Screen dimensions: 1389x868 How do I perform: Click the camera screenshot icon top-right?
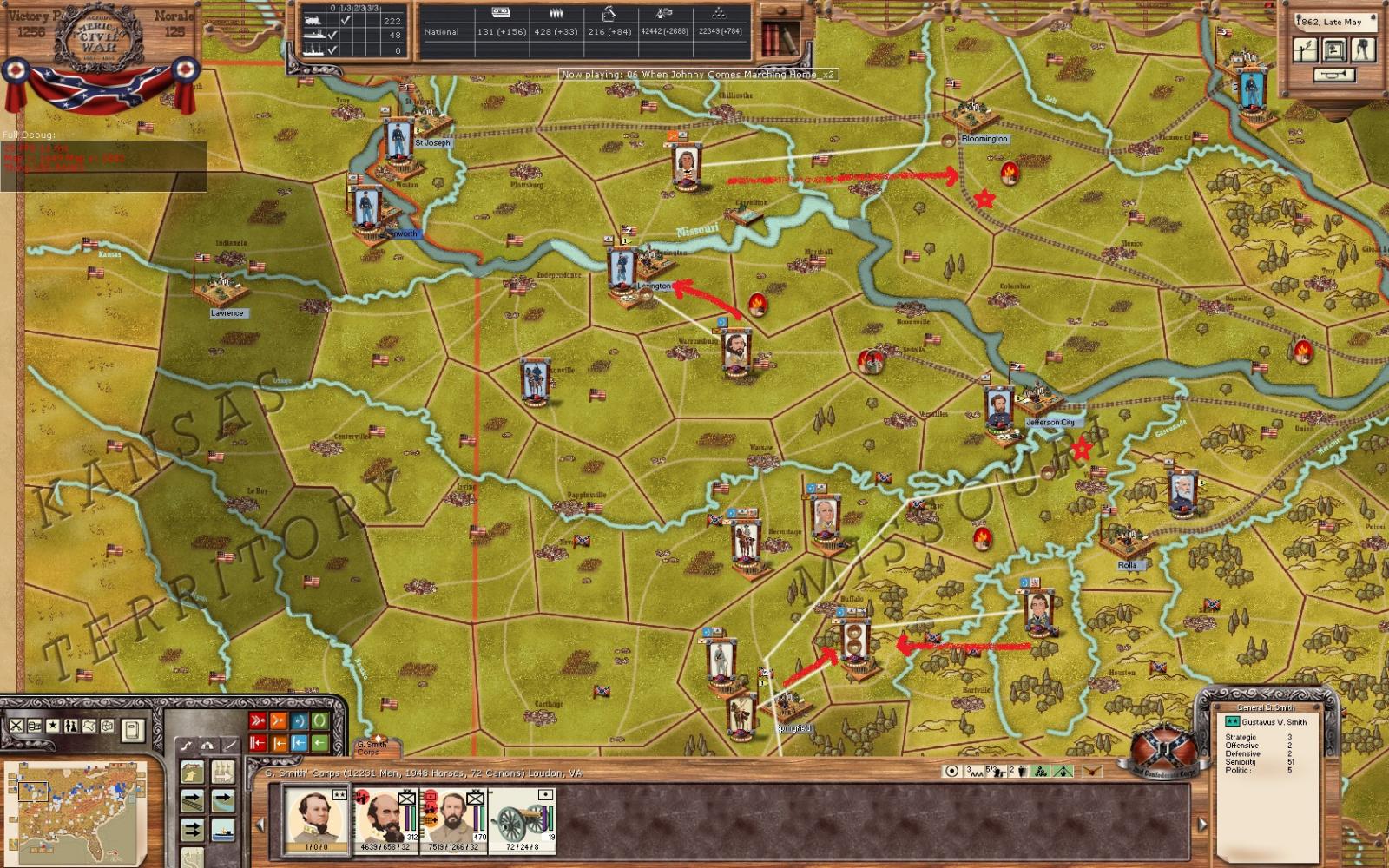click(x=1363, y=49)
